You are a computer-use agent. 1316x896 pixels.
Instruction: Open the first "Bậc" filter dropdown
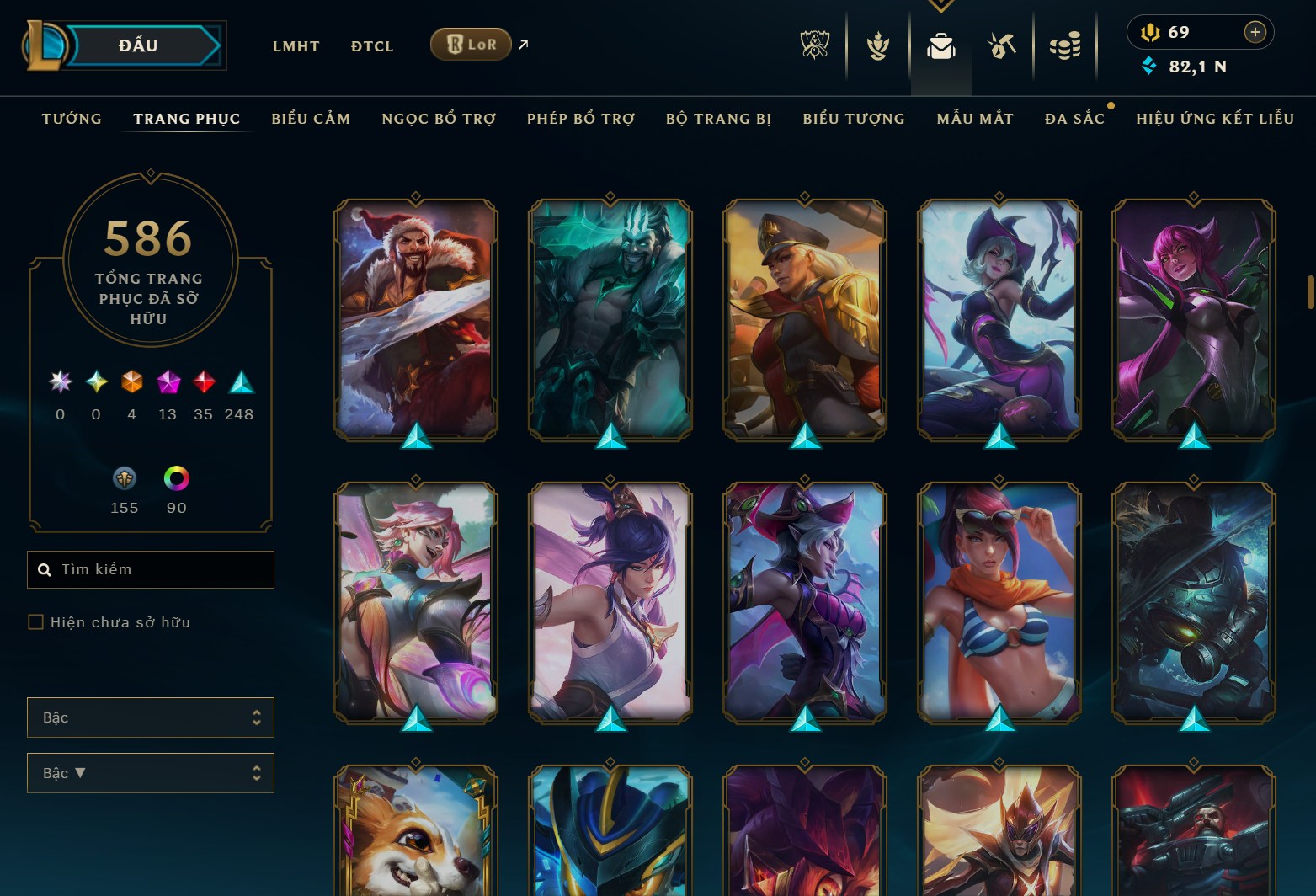151,717
